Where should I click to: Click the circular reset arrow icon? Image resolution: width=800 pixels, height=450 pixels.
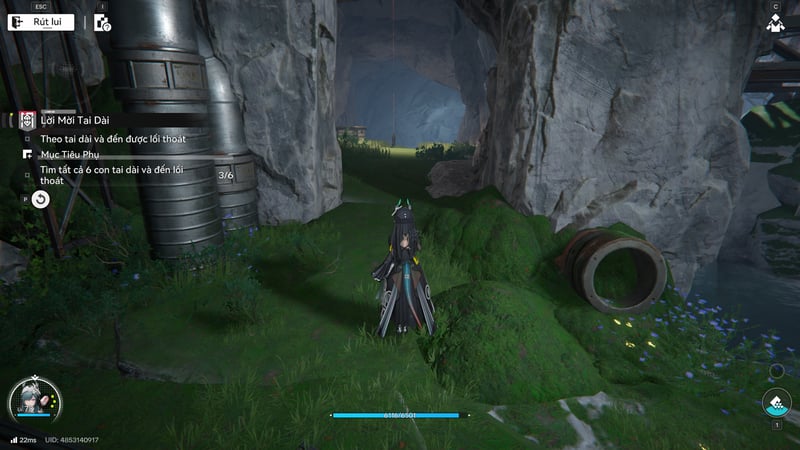tap(40, 199)
